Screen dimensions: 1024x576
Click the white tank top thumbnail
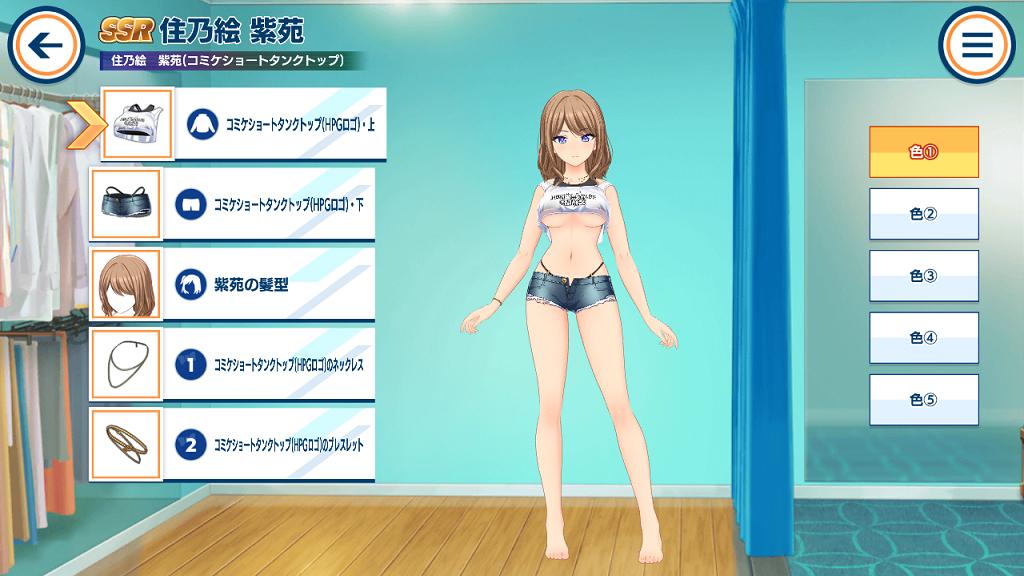tap(138, 124)
